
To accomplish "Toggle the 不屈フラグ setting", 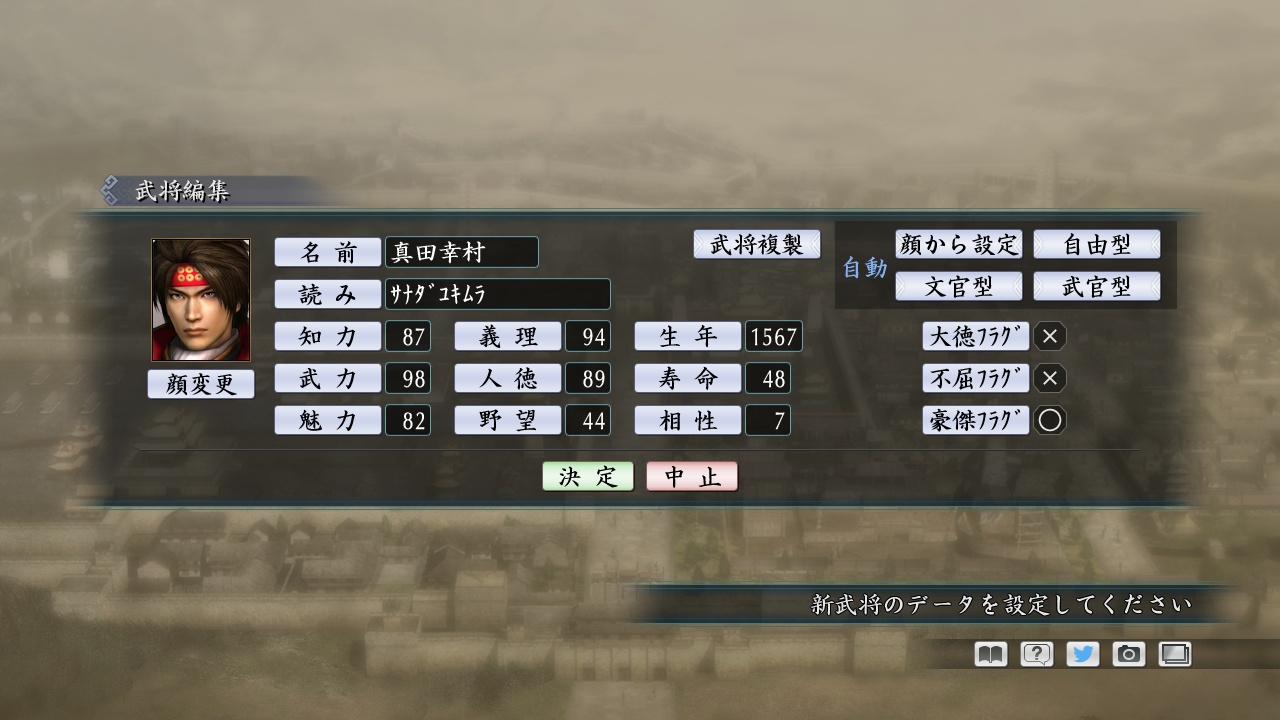I will [x=1049, y=379].
